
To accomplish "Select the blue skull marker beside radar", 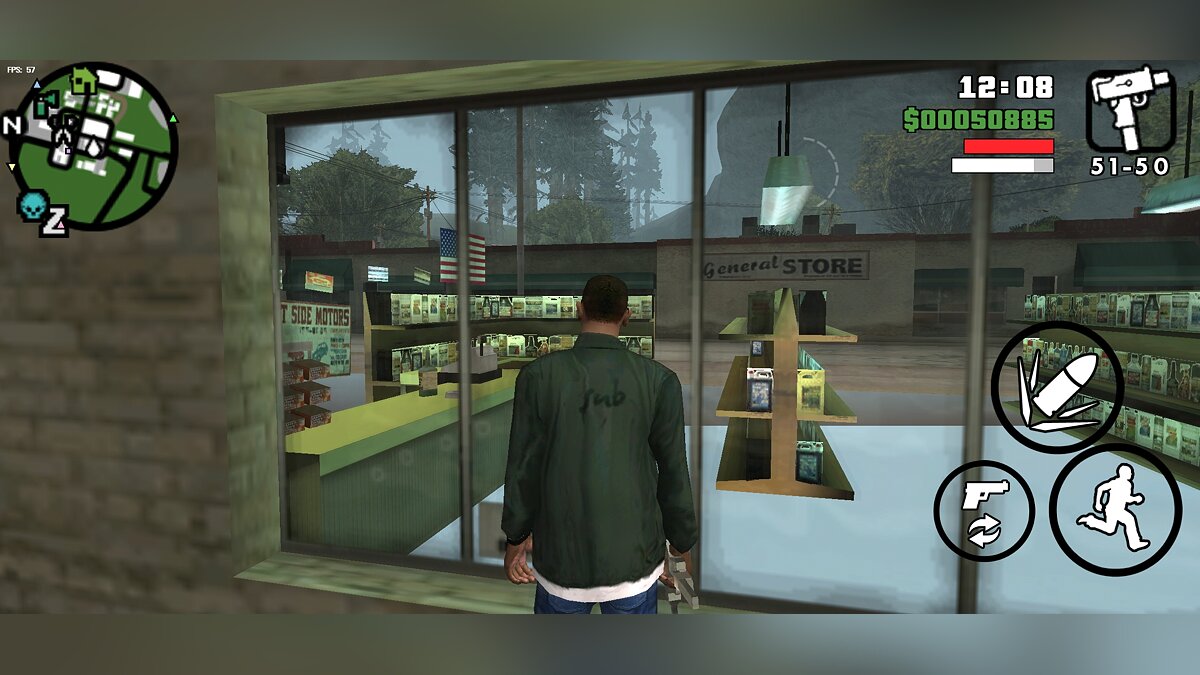I will tap(31, 206).
